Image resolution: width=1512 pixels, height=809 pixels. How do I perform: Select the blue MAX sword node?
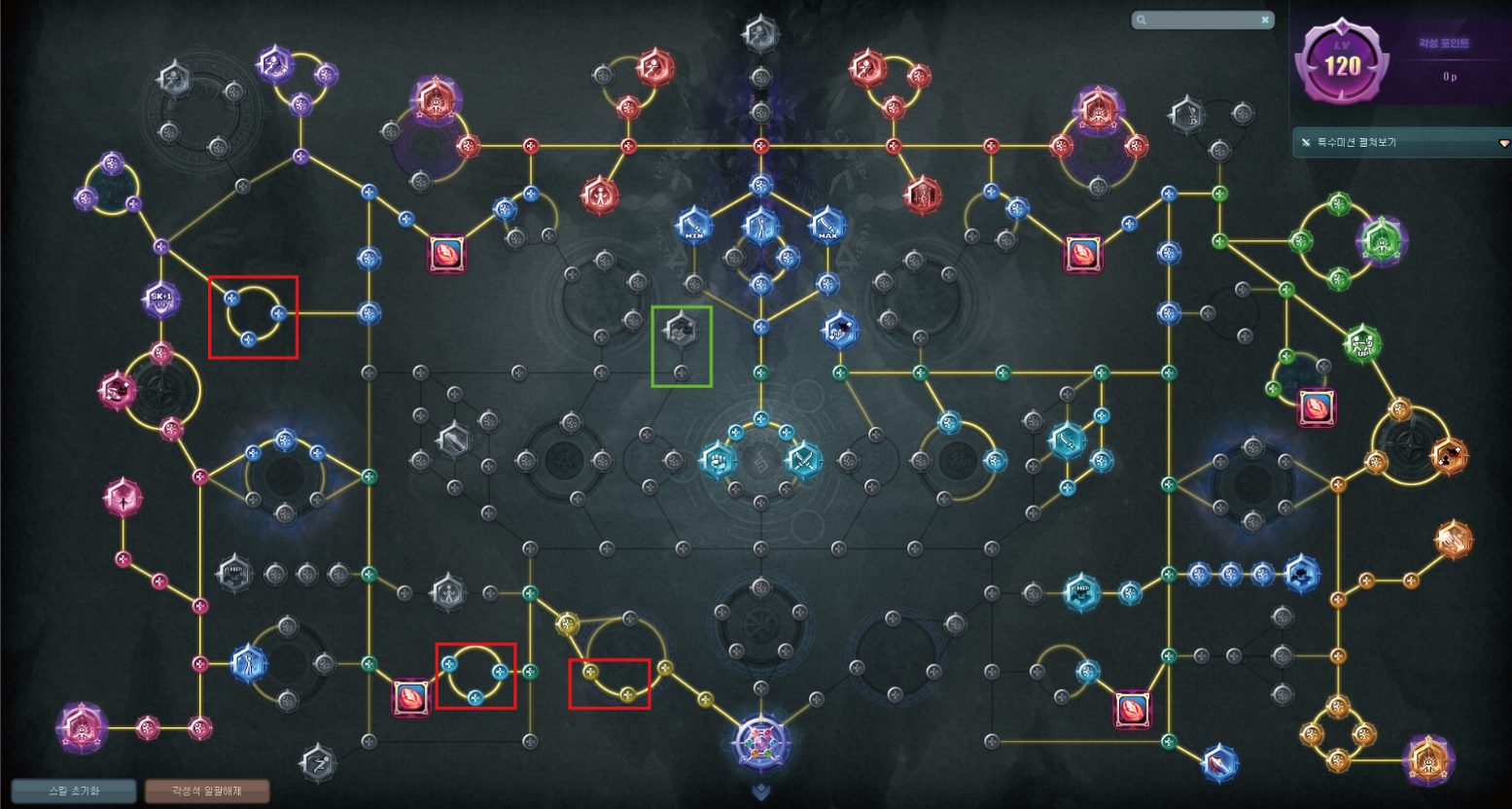point(827,226)
